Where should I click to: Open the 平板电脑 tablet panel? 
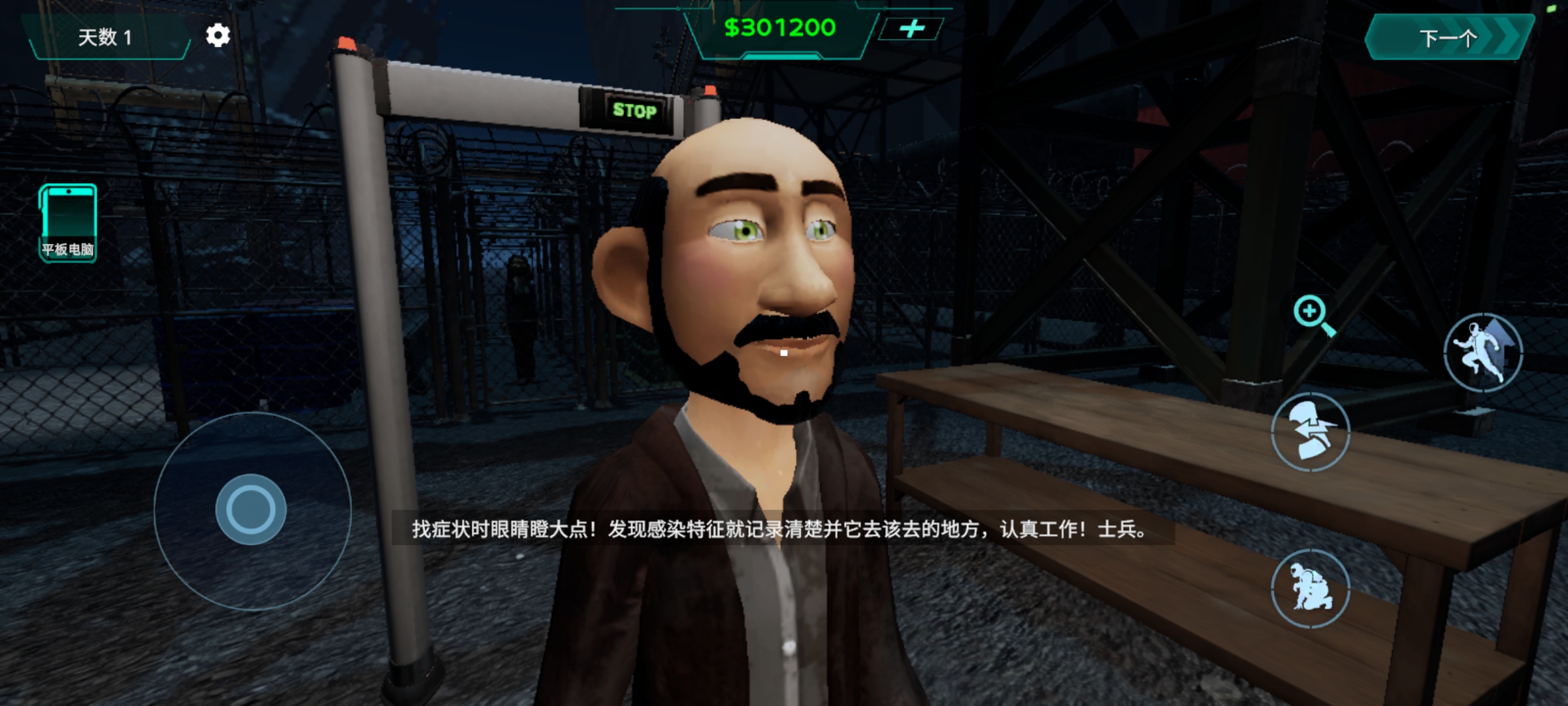tap(67, 222)
